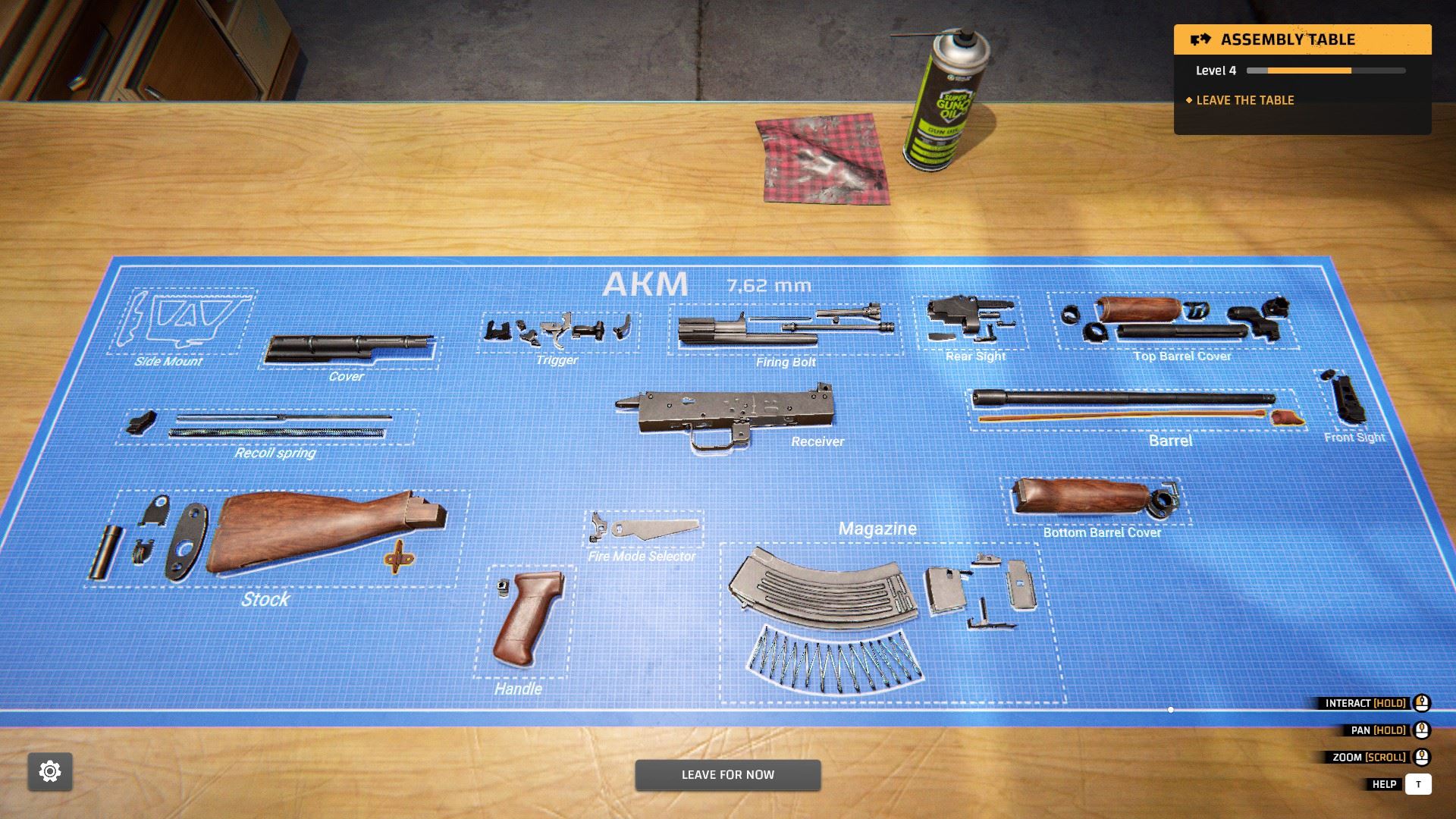1456x819 pixels.
Task: Open the settings gear menu
Action: (48, 771)
